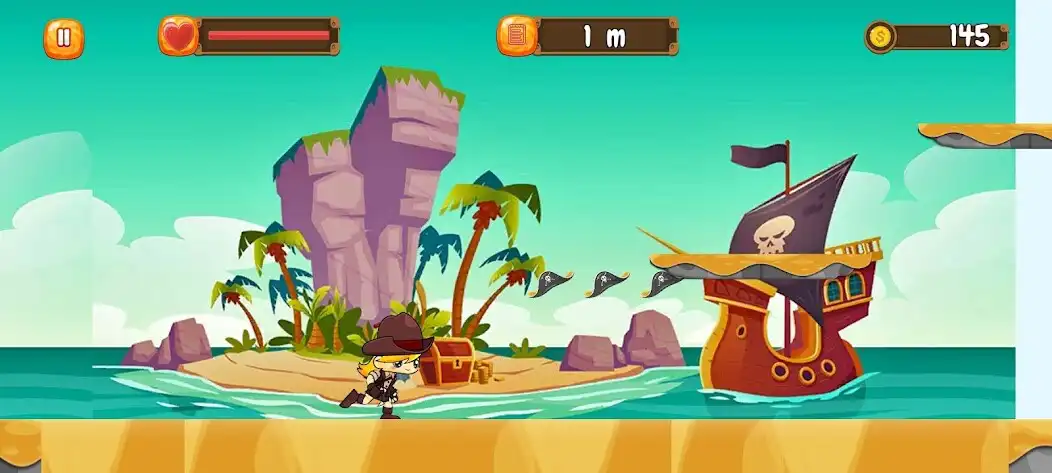
Task: Pause the game with the orange button
Action: pyautogui.click(x=63, y=38)
